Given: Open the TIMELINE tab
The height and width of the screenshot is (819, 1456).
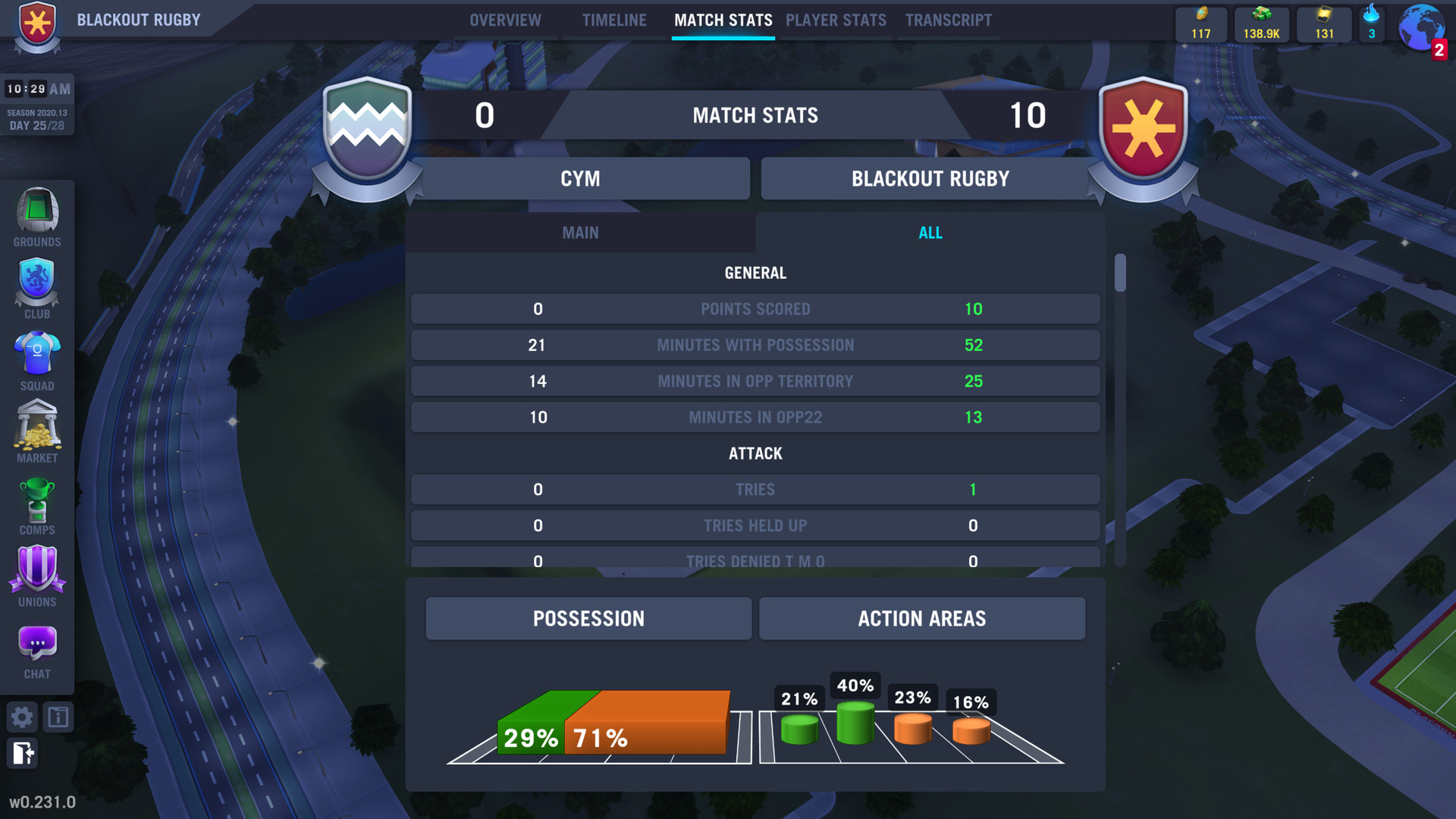Looking at the screenshot, I should 614,20.
